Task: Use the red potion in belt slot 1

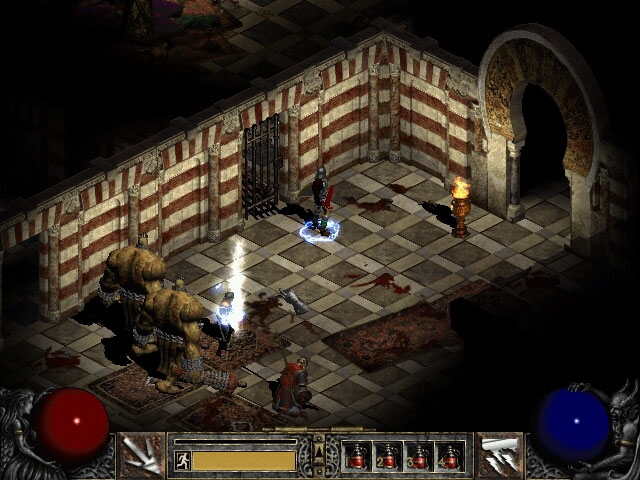Action: (x=358, y=457)
